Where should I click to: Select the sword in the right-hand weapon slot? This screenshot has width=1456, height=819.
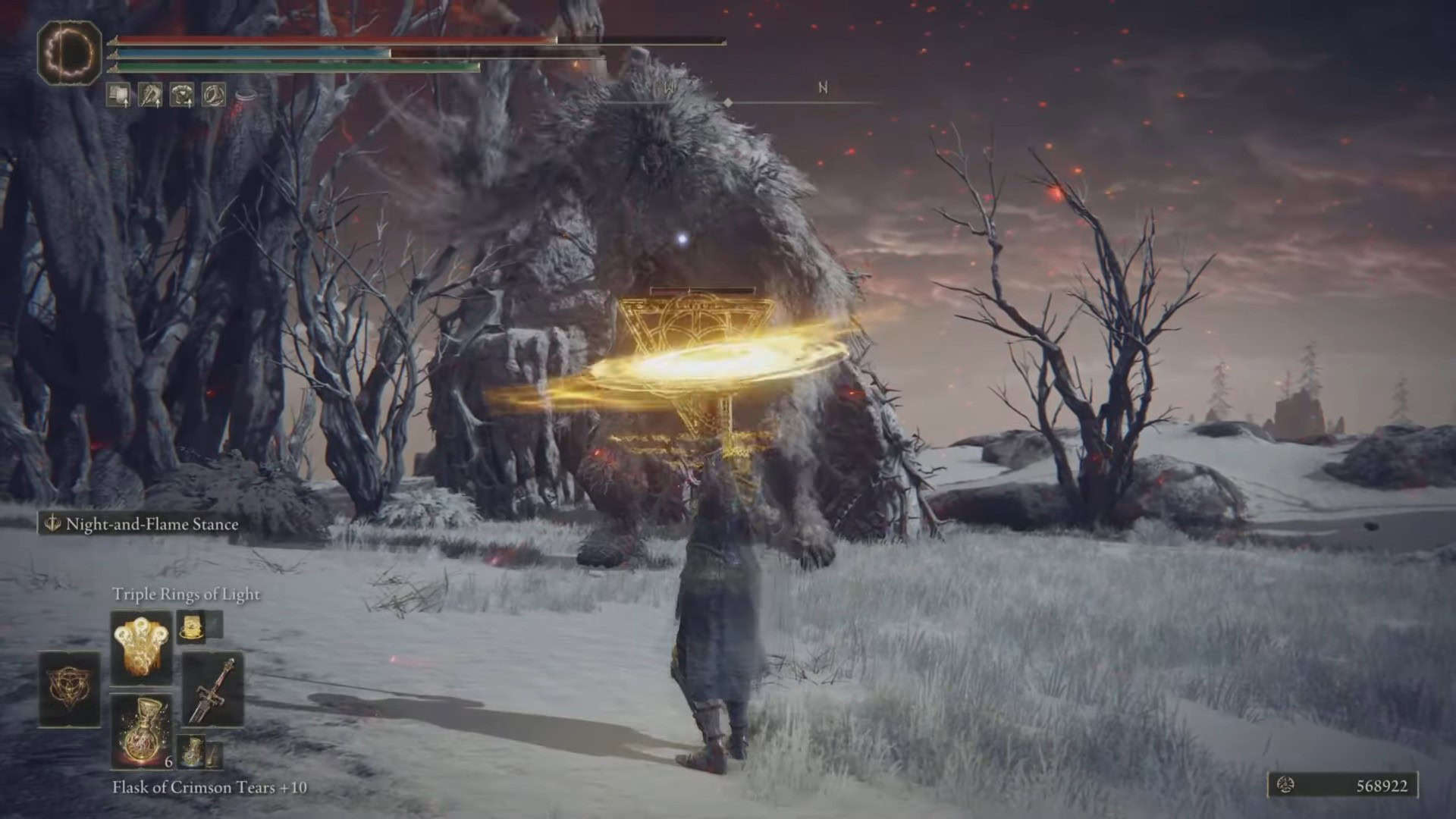click(x=212, y=689)
